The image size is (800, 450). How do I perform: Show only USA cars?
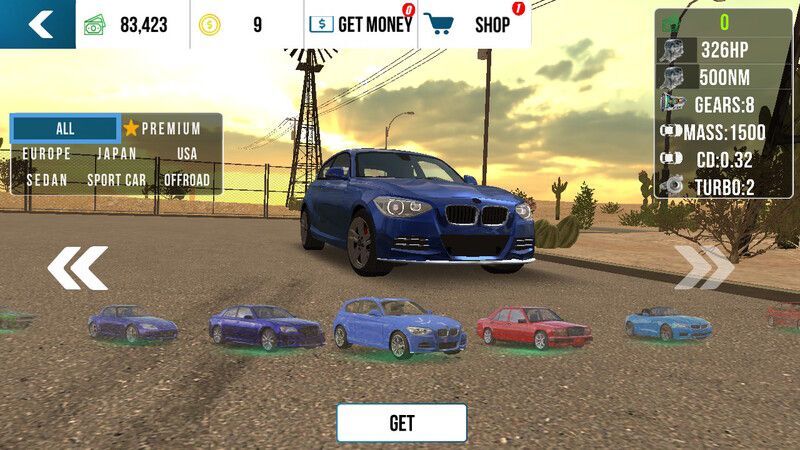pyautogui.click(x=187, y=154)
